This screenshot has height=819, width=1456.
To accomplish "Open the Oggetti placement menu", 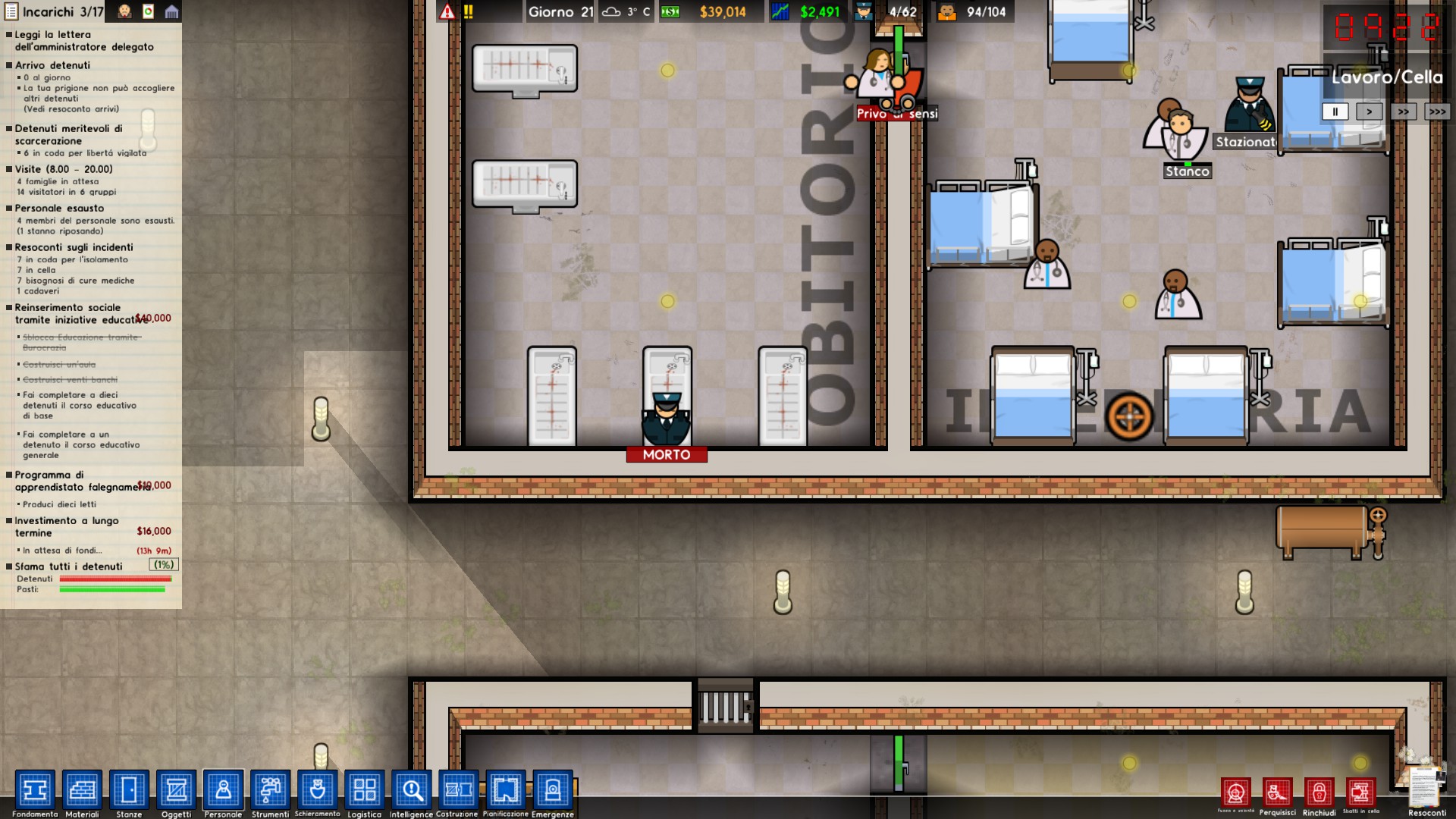I will tap(177, 791).
